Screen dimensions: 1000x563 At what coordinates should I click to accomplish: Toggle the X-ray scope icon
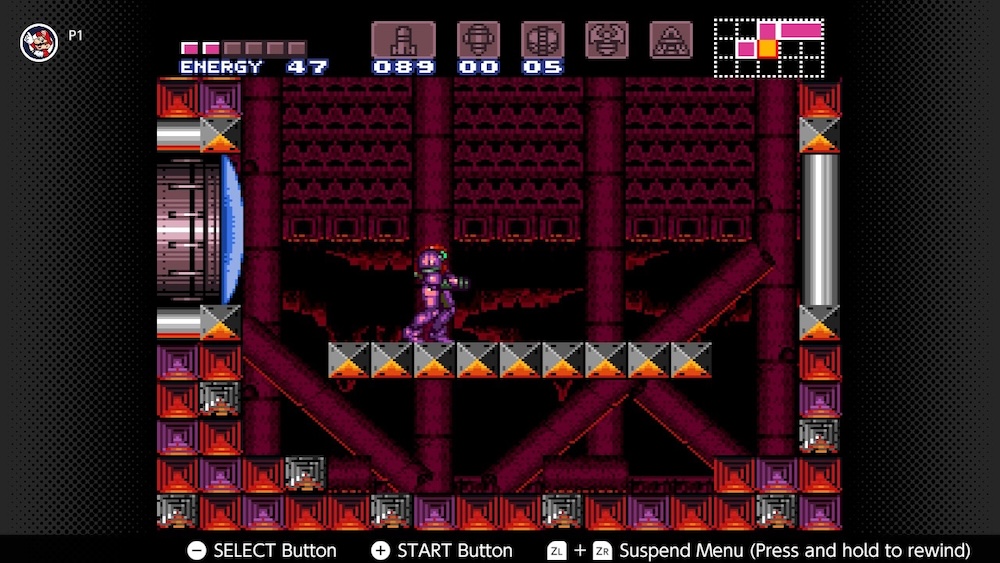[x=671, y=40]
